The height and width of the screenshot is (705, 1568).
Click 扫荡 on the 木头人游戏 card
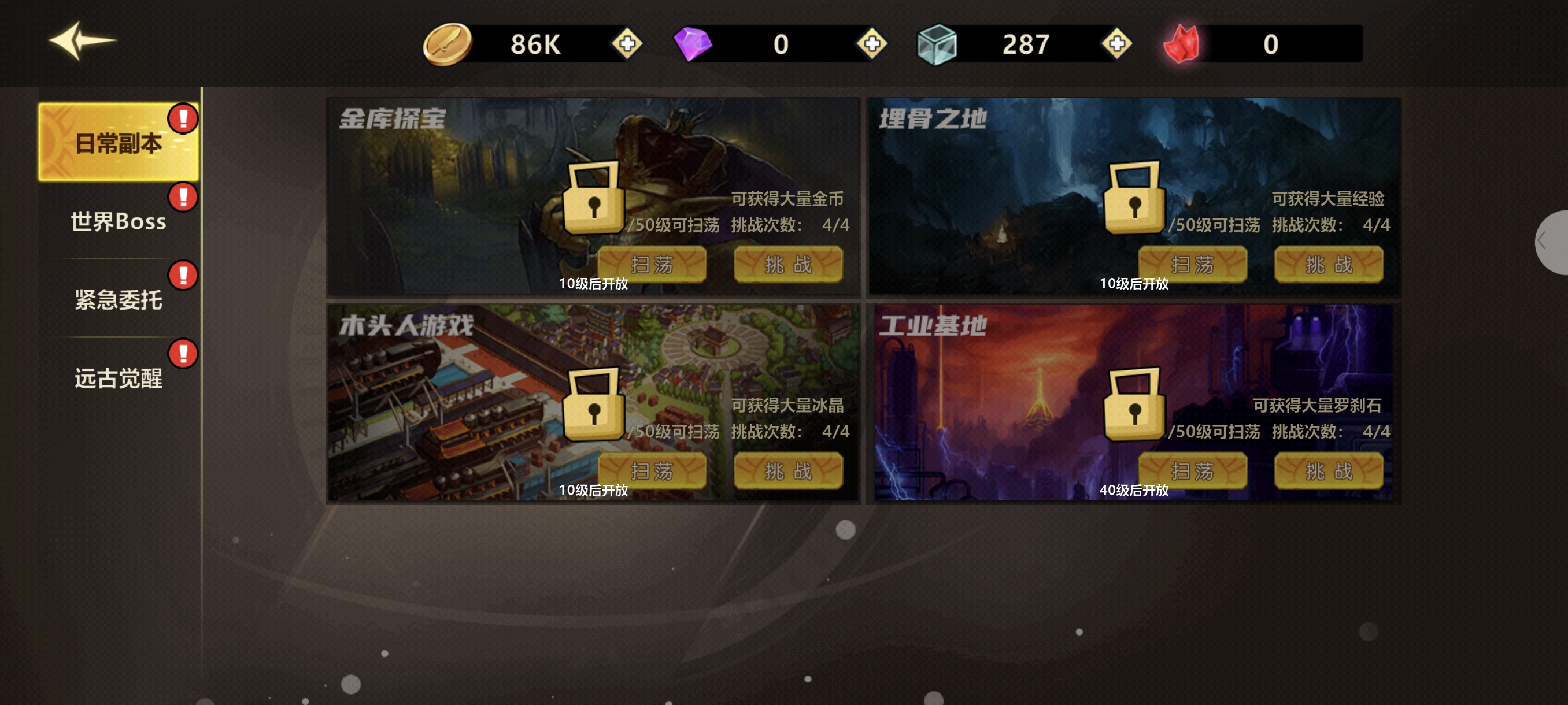(x=653, y=470)
